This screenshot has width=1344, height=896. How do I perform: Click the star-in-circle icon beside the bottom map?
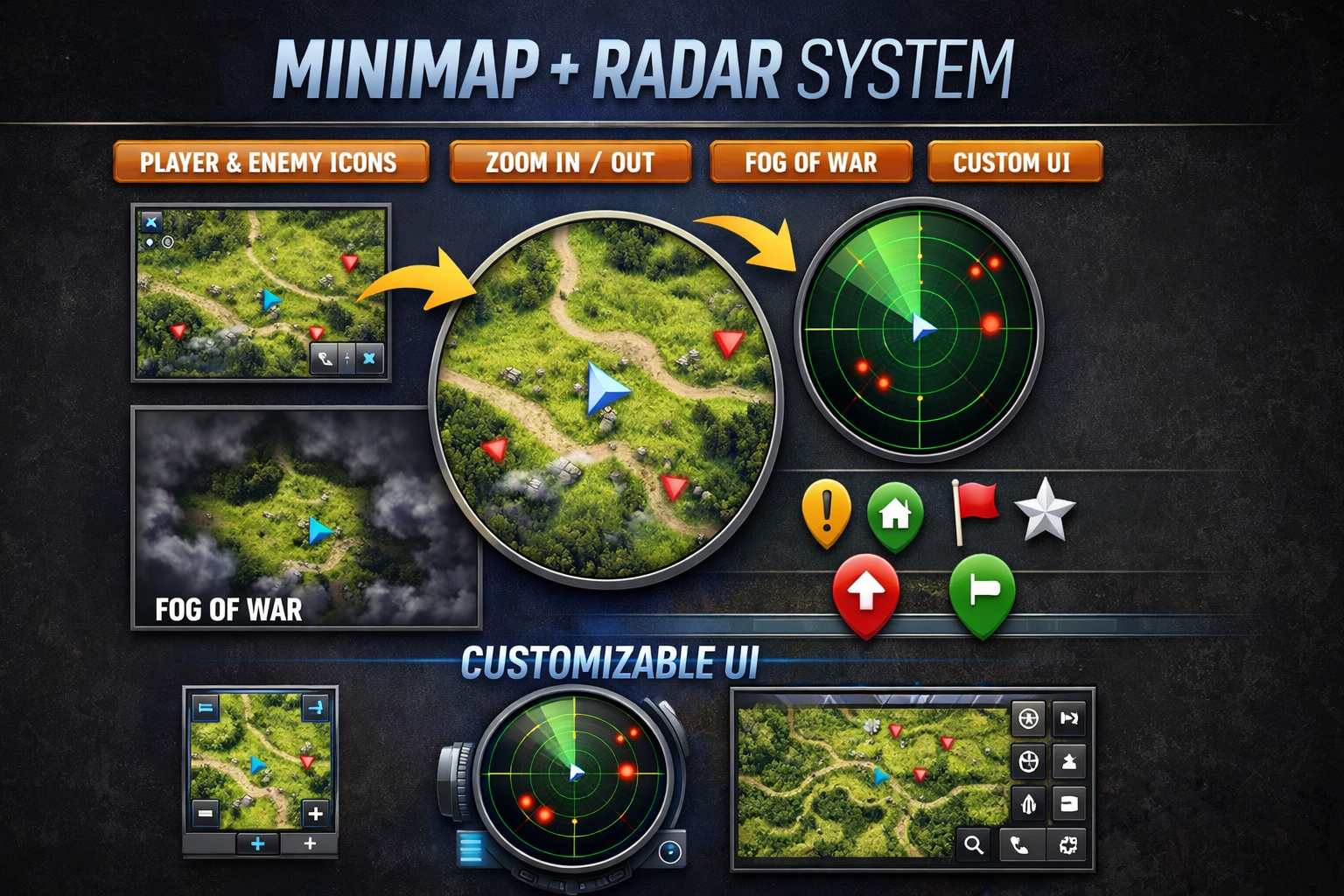[1029, 718]
